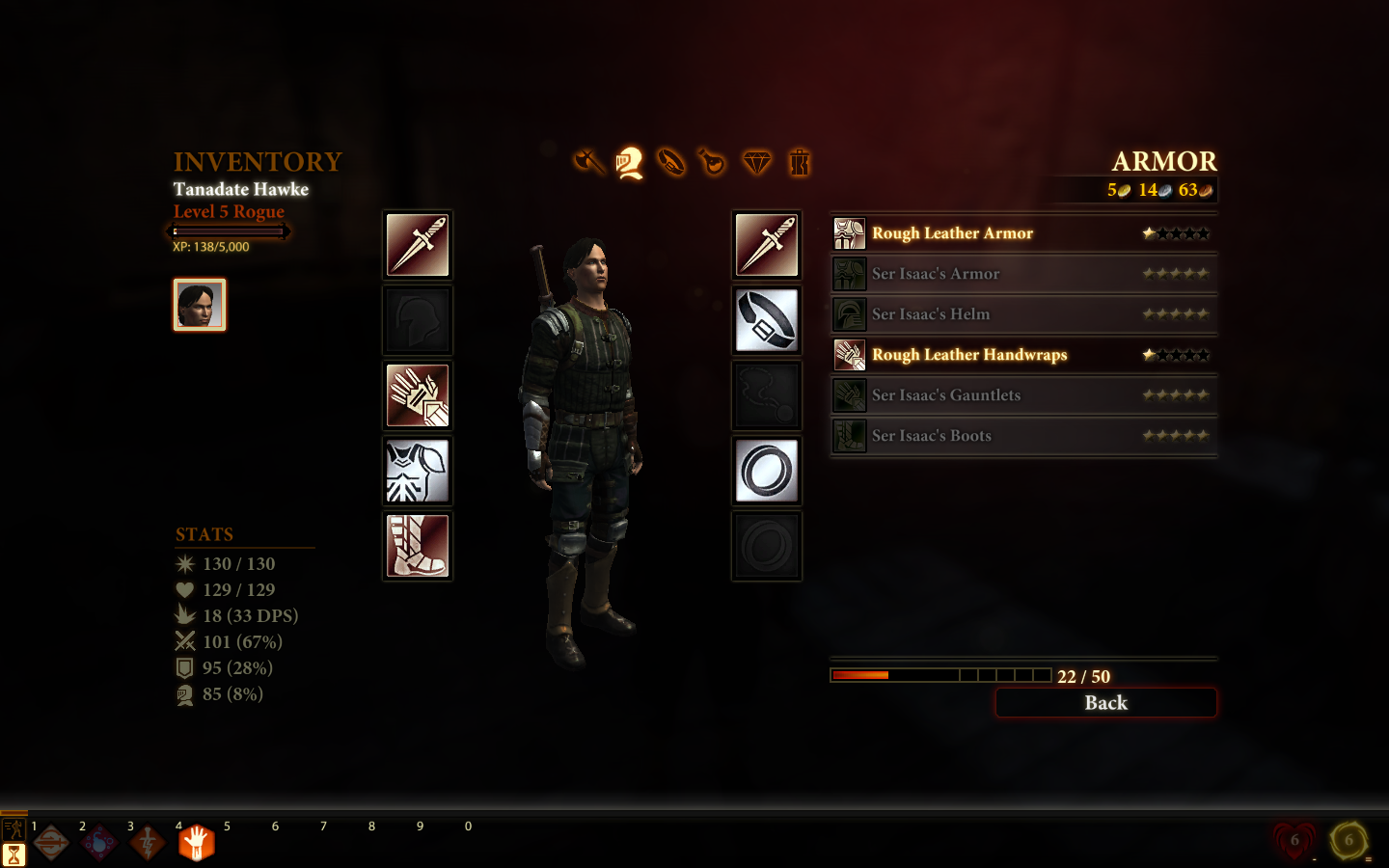Switch to the weapons axe tab

click(587, 162)
